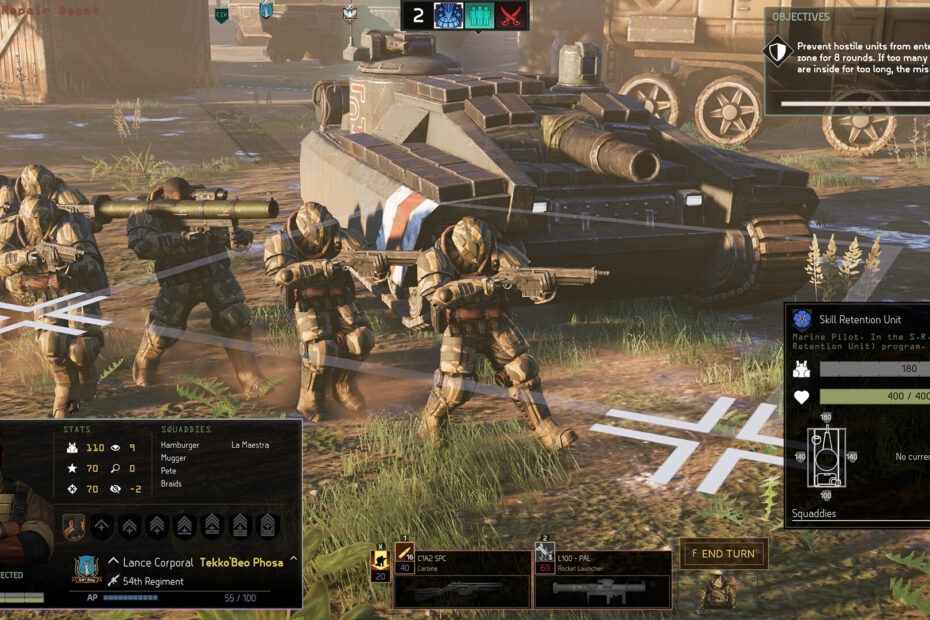Select squaddie Hamburger from the list
This screenshot has height=620, width=930.
click(x=180, y=445)
